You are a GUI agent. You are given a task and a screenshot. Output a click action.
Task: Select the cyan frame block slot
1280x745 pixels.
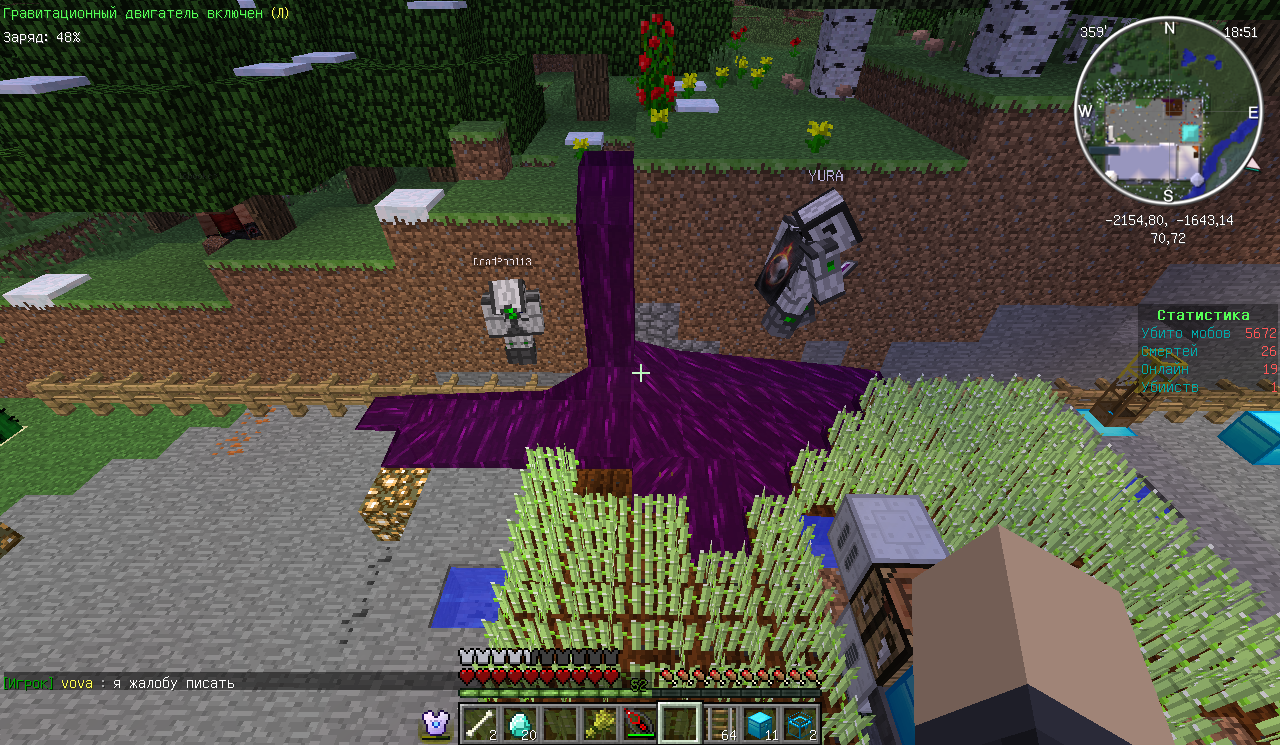click(800, 723)
